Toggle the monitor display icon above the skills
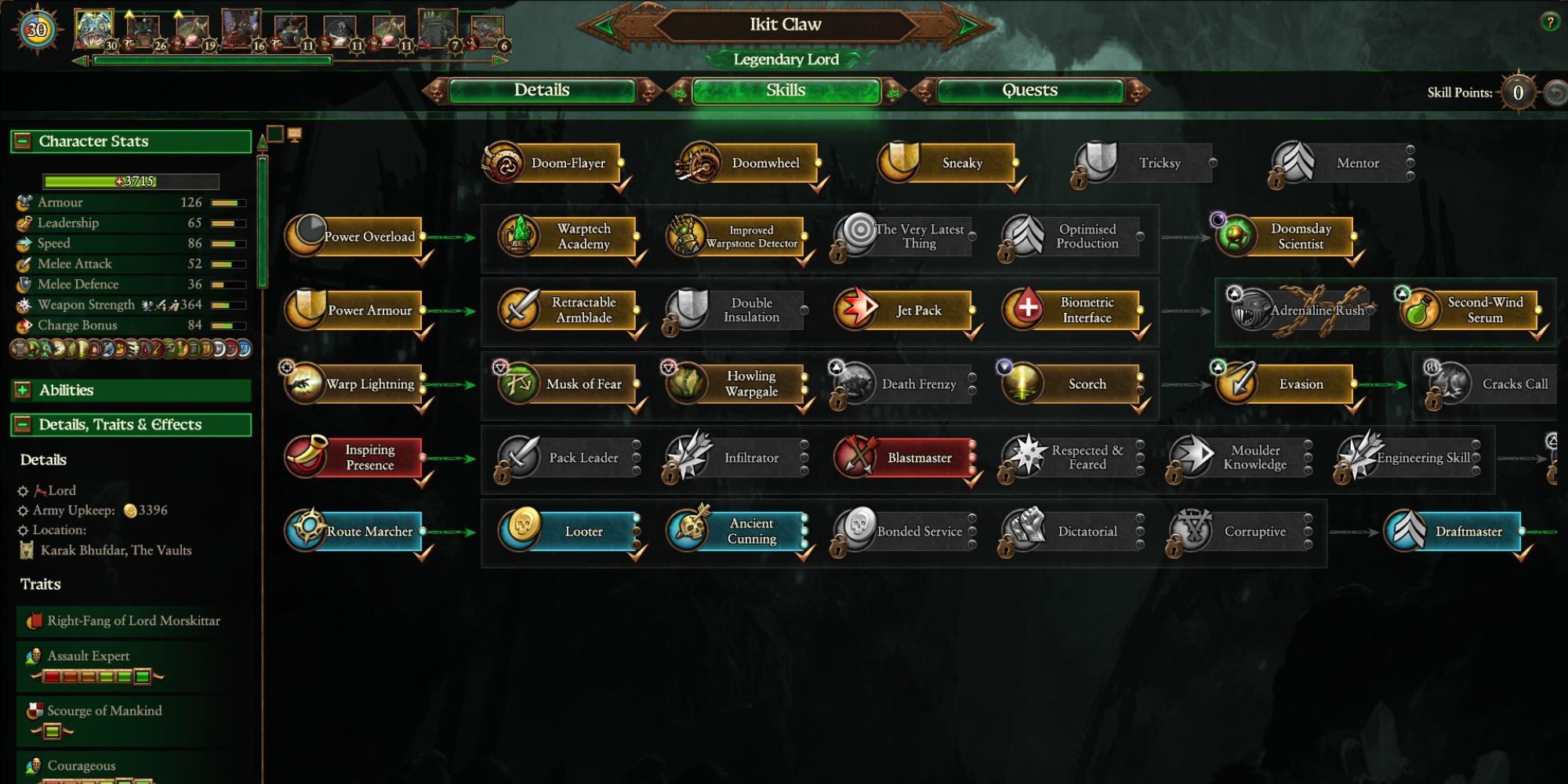Screen dimensions: 1568x784 click(295, 134)
